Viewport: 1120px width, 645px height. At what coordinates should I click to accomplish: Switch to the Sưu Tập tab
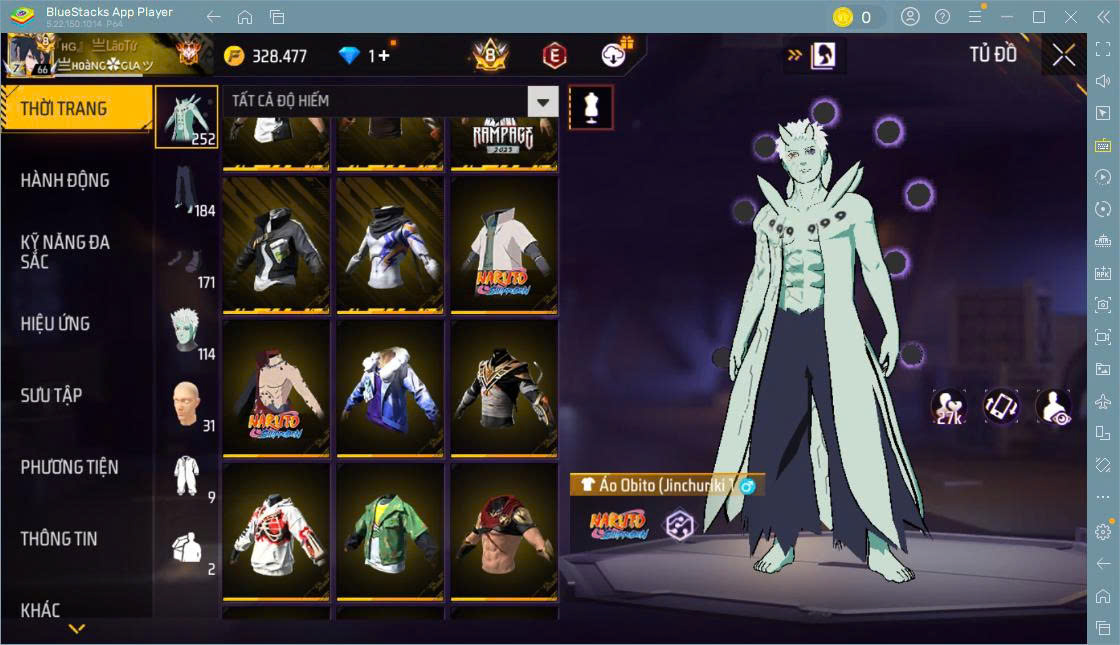click(x=52, y=396)
